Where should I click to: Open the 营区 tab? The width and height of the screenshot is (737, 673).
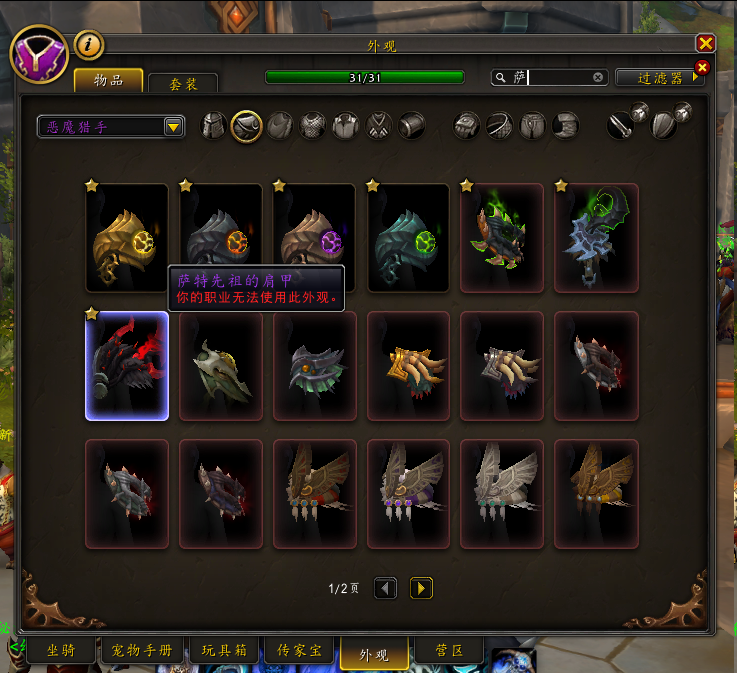(x=450, y=650)
